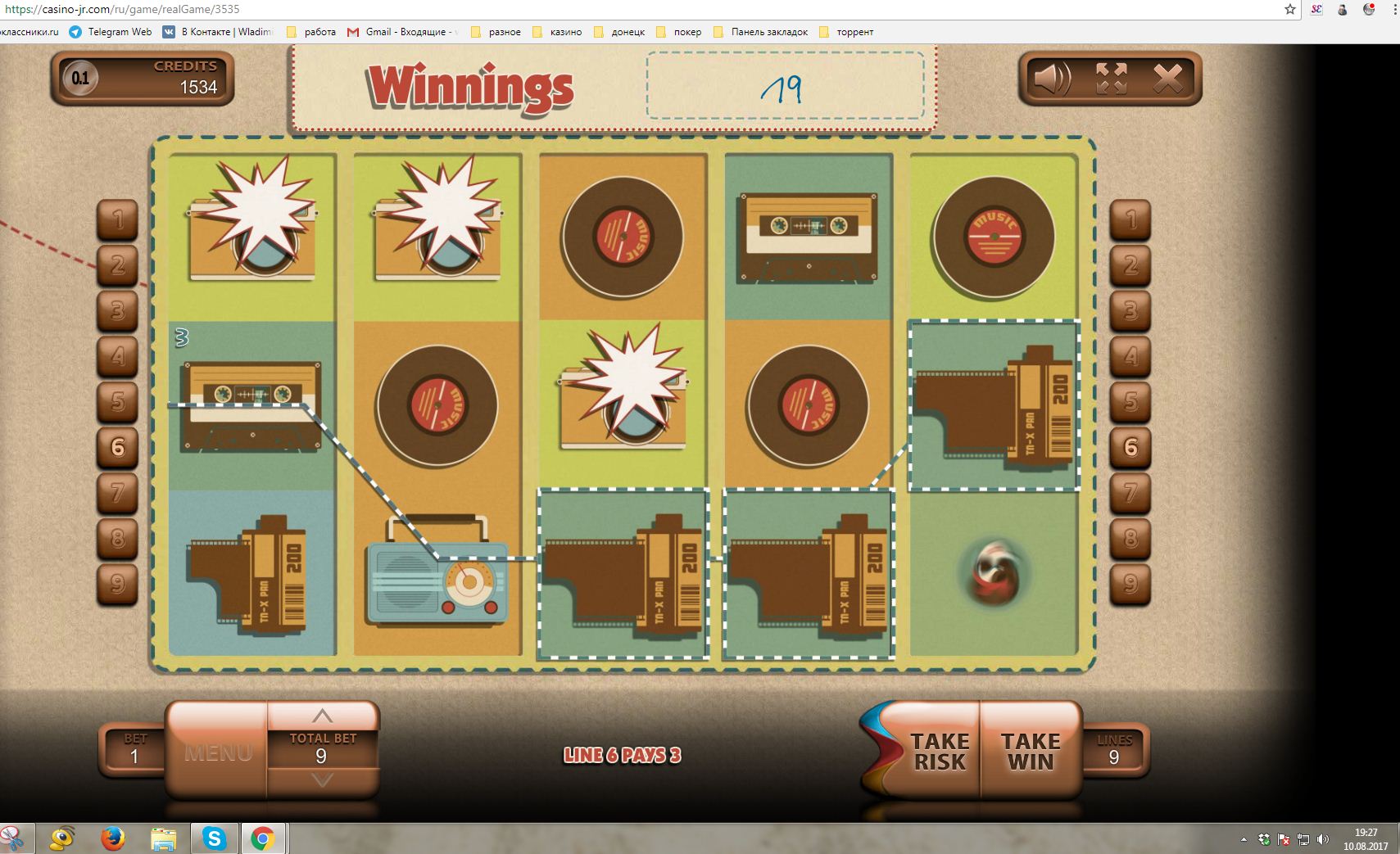Open the MENU button
The width and height of the screenshot is (1400, 854).
pyautogui.click(x=218, y=752)
